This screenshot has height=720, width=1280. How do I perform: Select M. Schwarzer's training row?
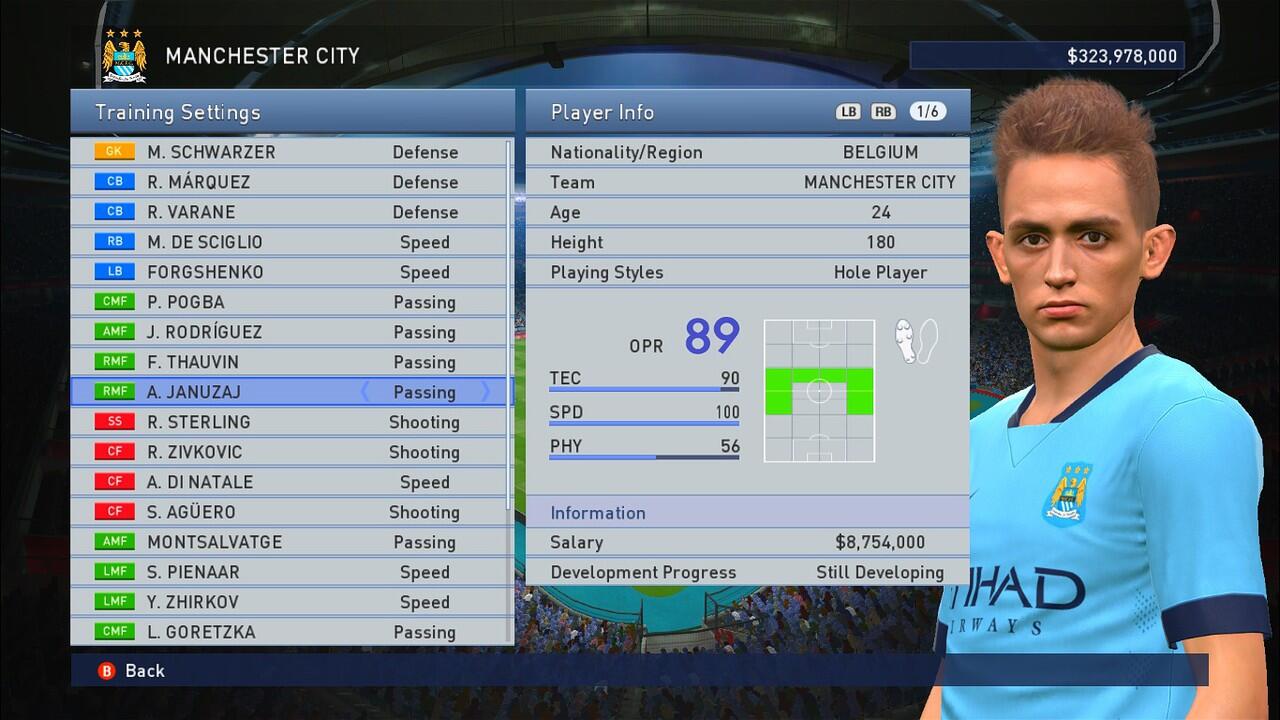(x=290, y=152)
